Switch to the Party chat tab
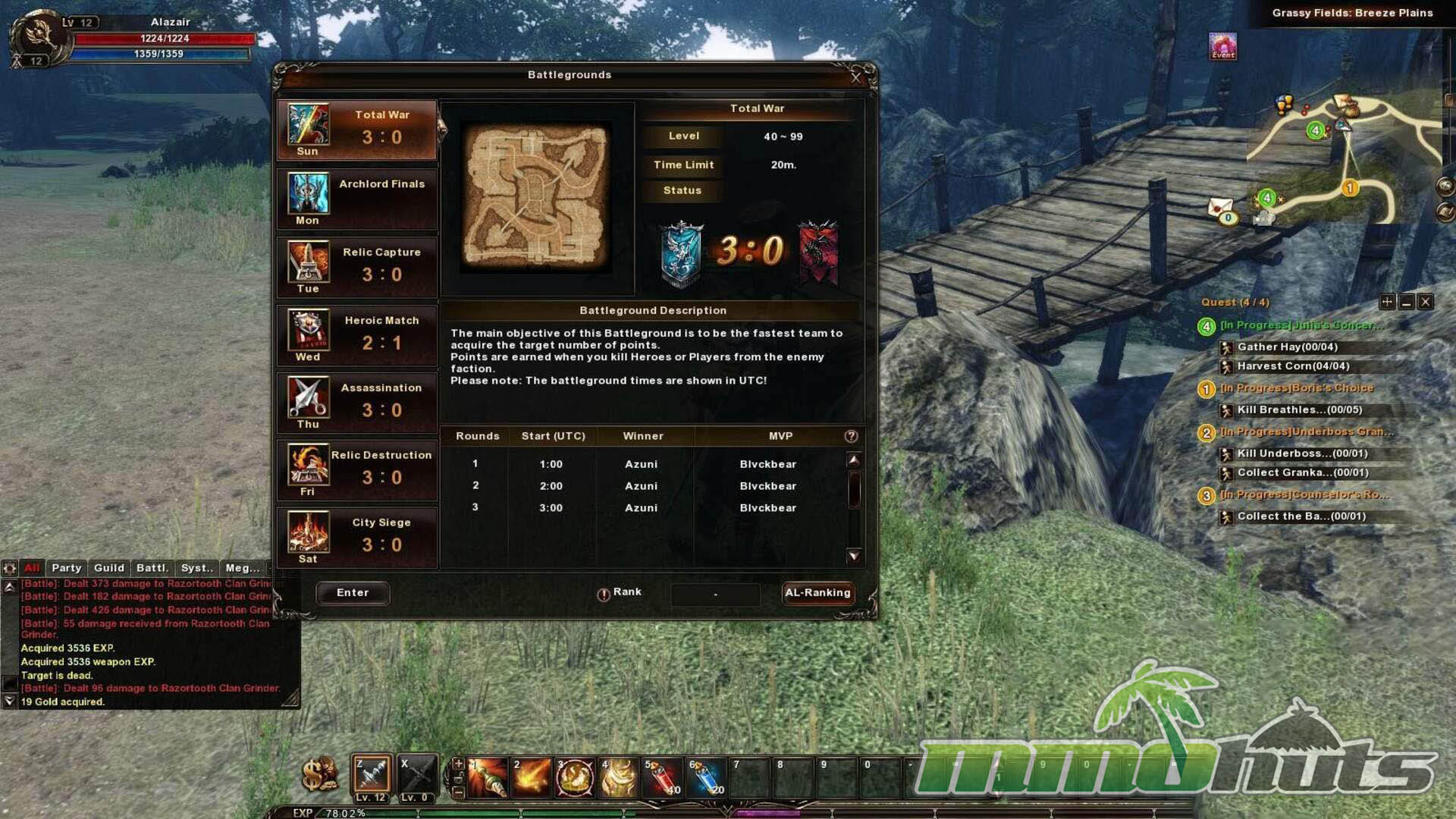The height and width of the screenshot is (819, 1456). pos(66,568)
